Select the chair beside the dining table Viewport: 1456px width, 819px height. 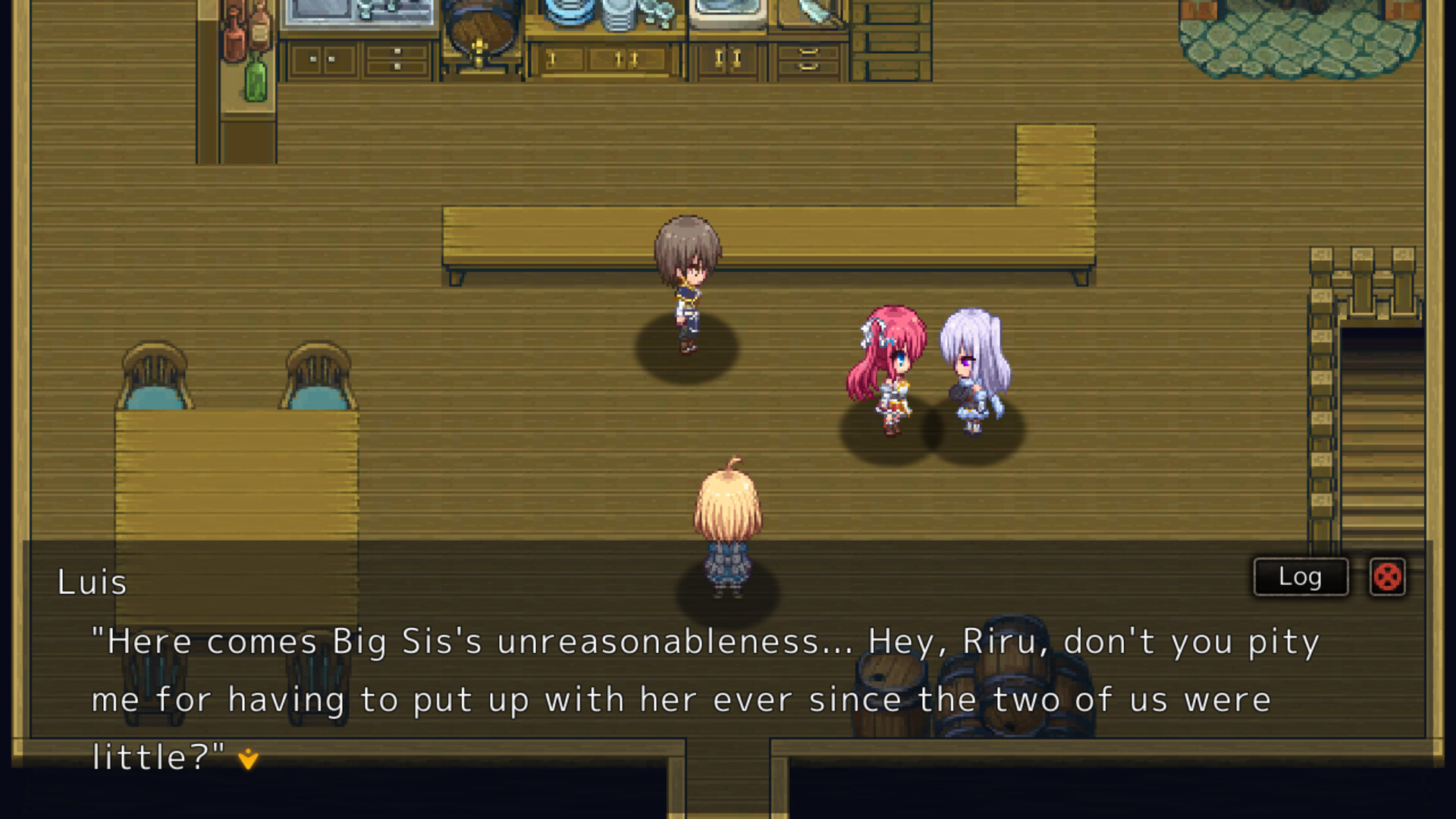coord(155,372)
